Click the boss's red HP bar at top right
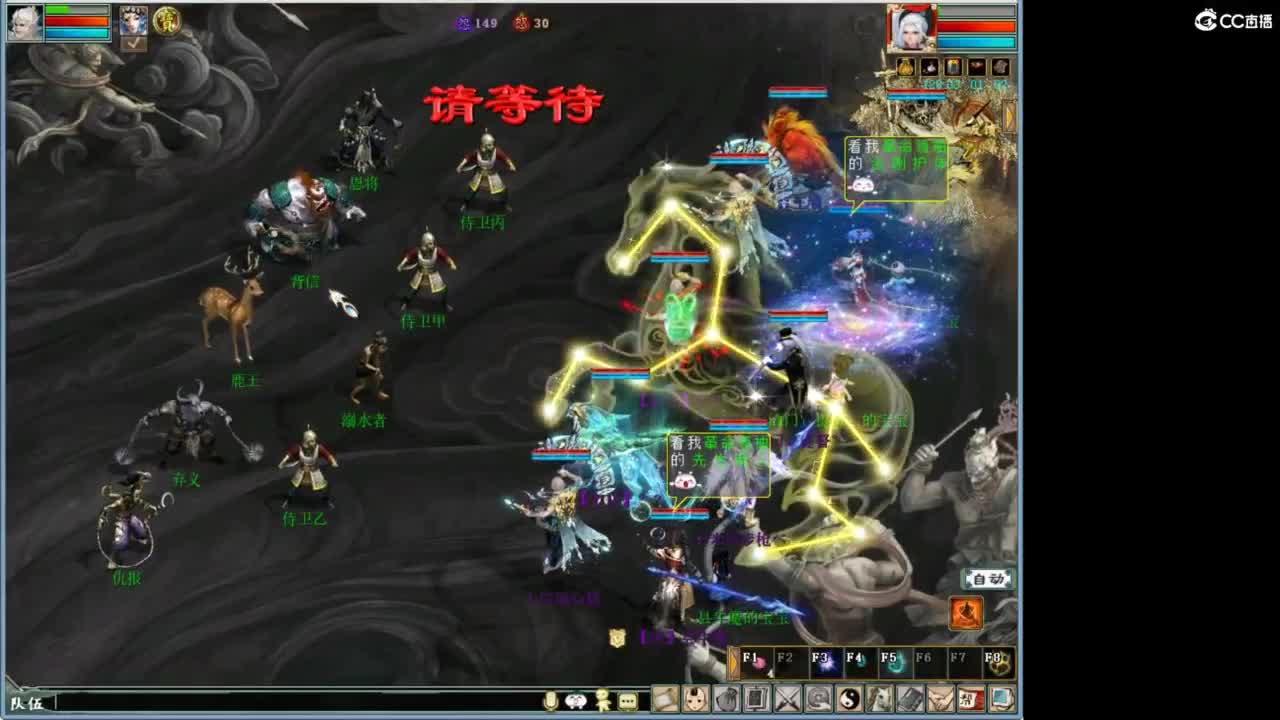 (x=976, y=26)
